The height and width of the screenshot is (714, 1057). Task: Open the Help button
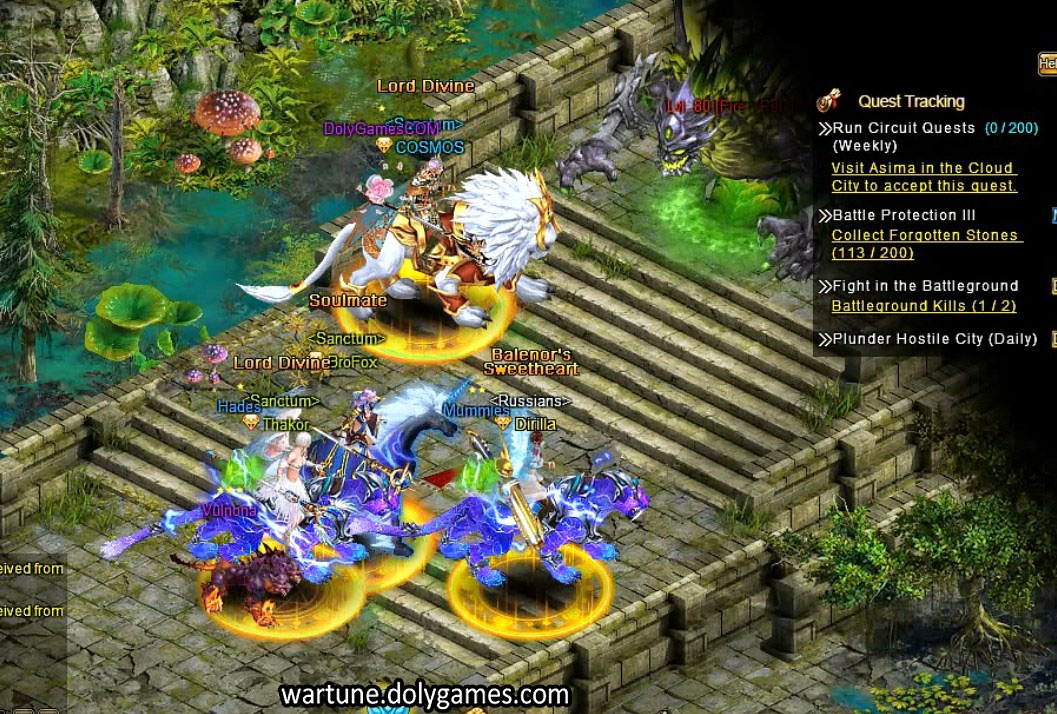pyautogui.click(x=1048, y=64)
